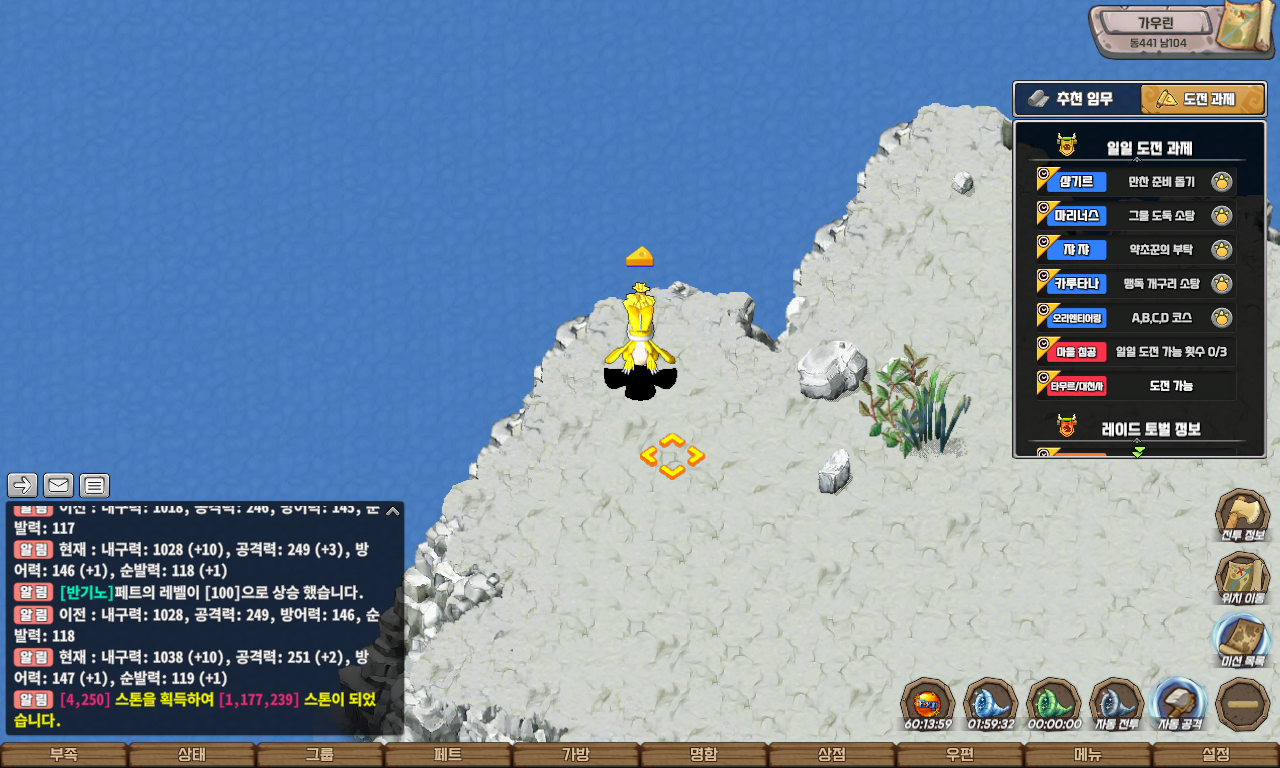
Task: Open the 부족 (tribe) menu
Action: click(64, 755)
